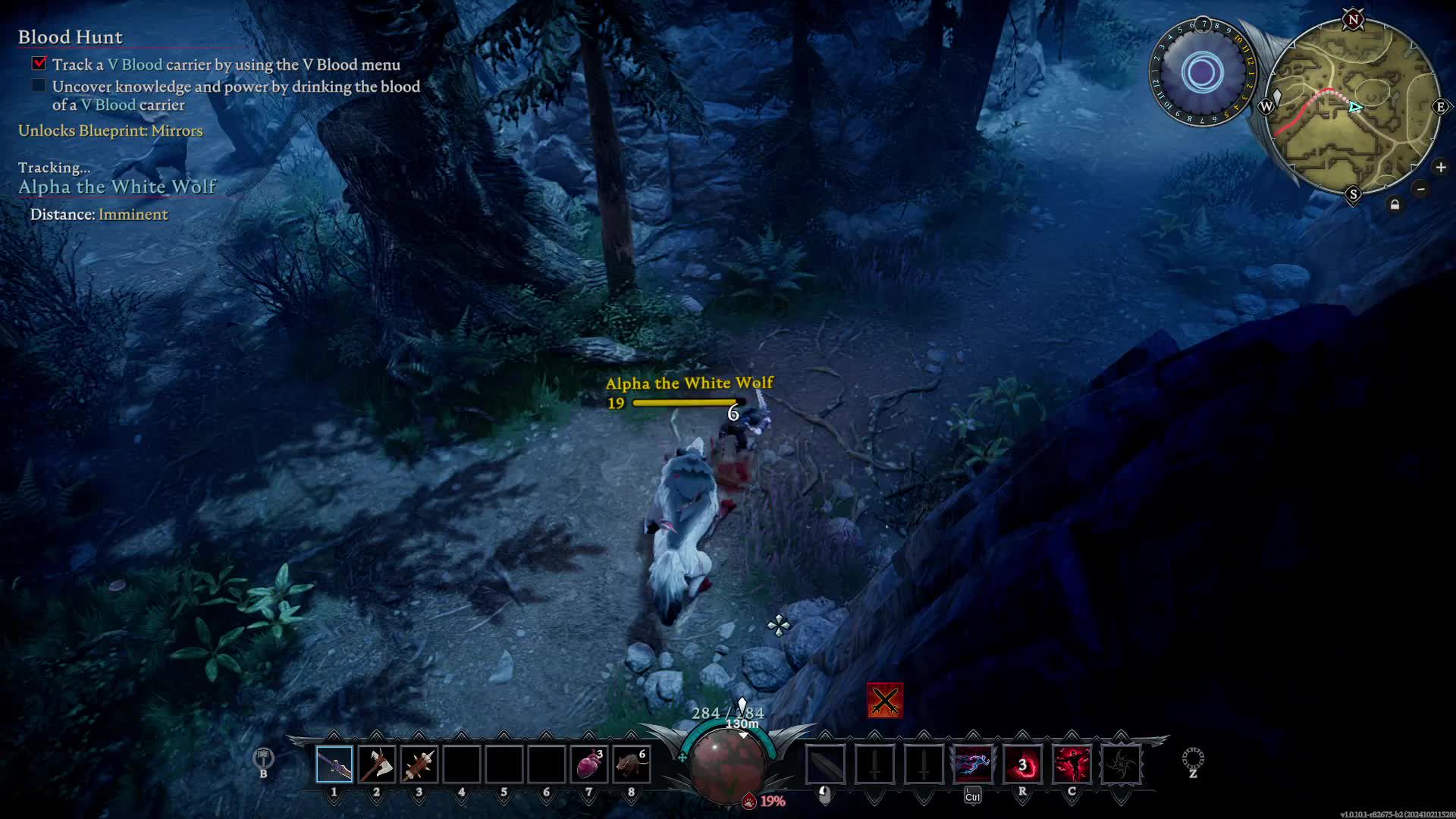Select the rat item in slot 8
The height and width of the screenshot is (819, 1456).
tap(632, 764)
